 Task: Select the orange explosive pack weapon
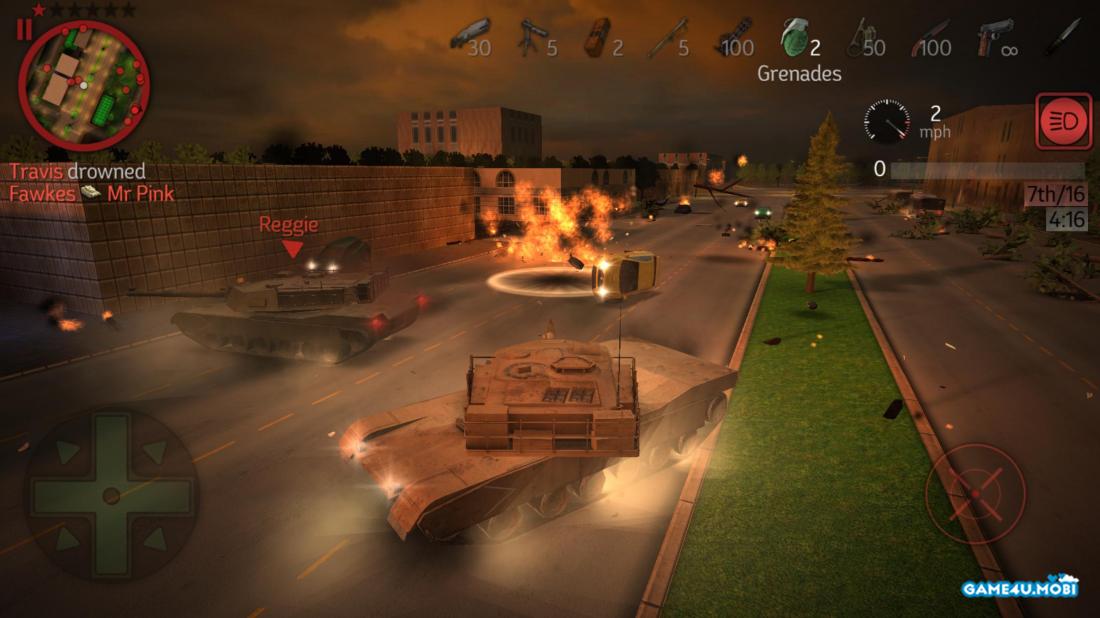point(595,38)
